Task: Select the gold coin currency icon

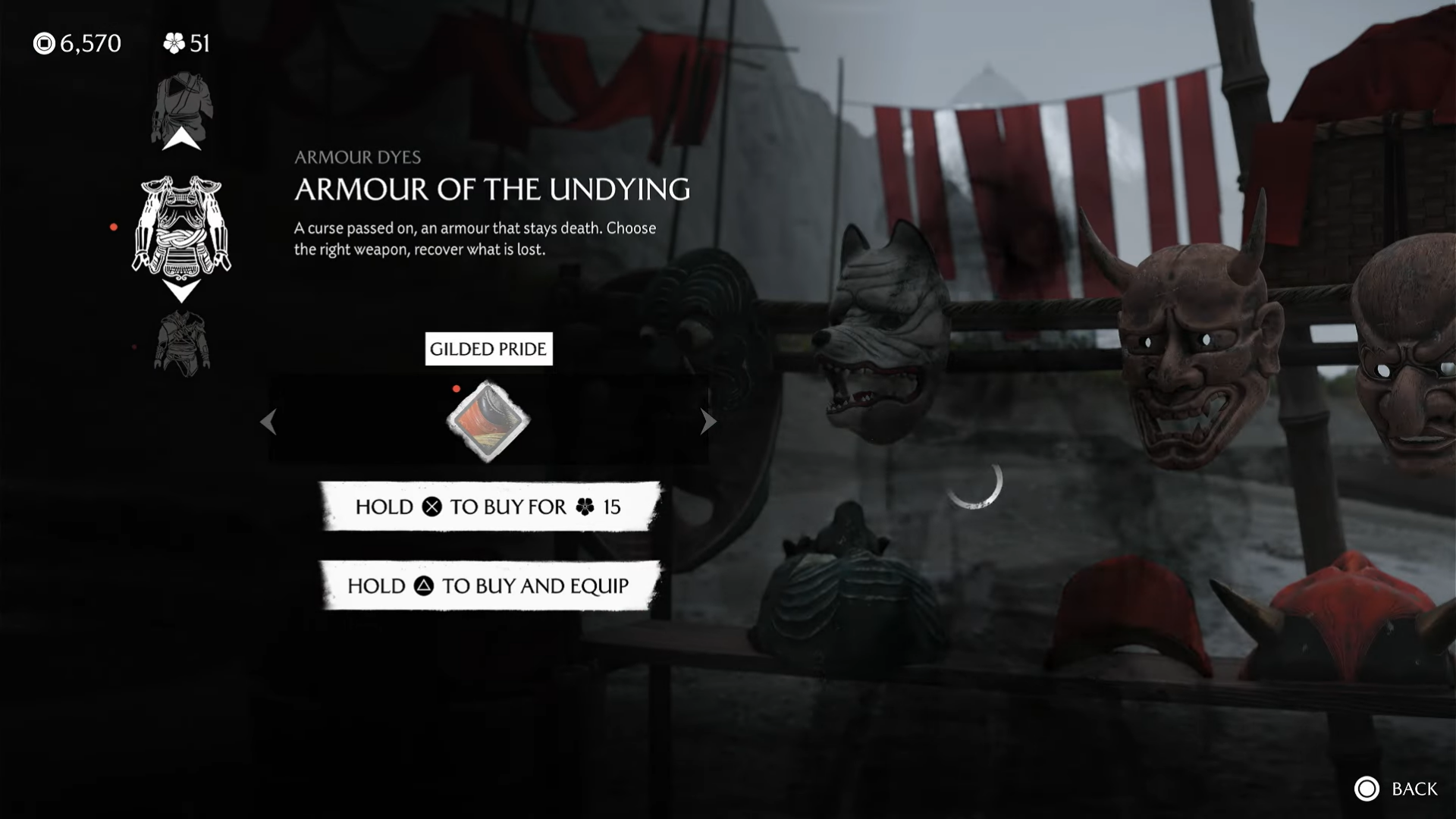Action: [x=44, y=43]
